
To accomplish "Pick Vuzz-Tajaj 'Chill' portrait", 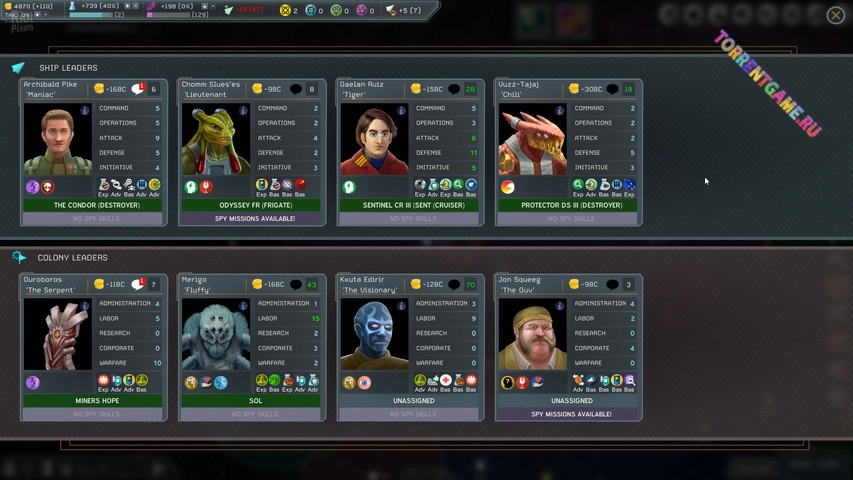I will coord(532,139).
